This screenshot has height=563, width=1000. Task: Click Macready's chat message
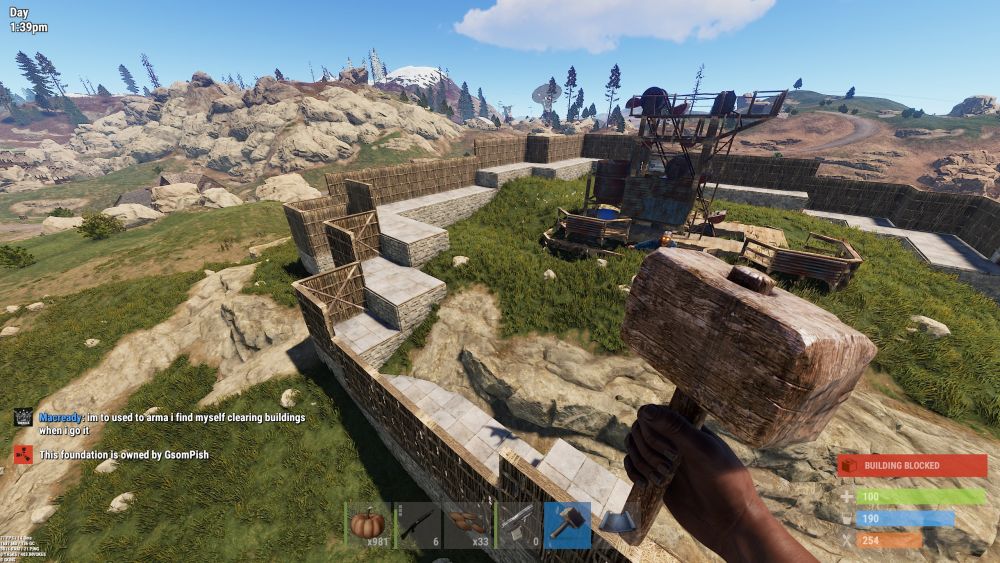(171, 423)
